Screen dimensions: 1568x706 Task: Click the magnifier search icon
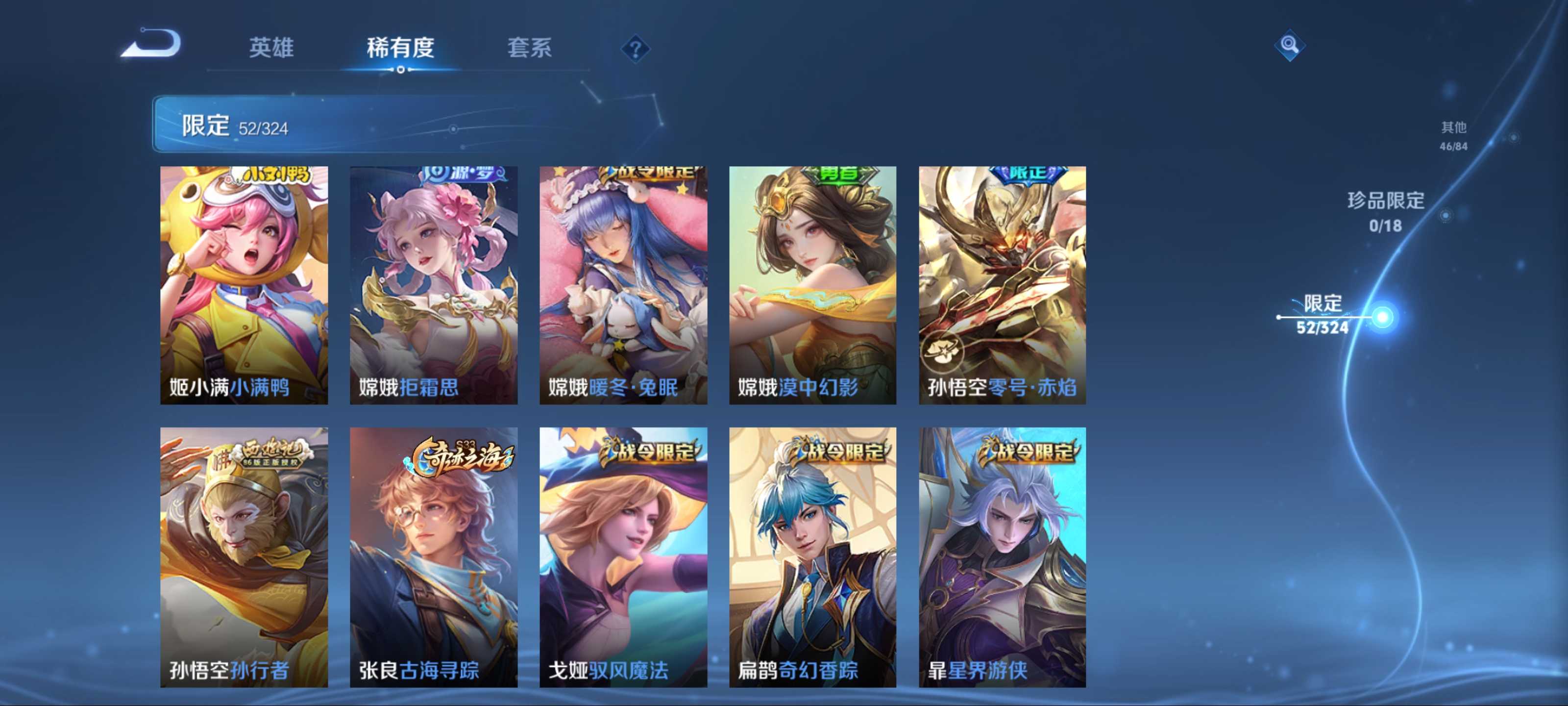[x=1289, y=45]
